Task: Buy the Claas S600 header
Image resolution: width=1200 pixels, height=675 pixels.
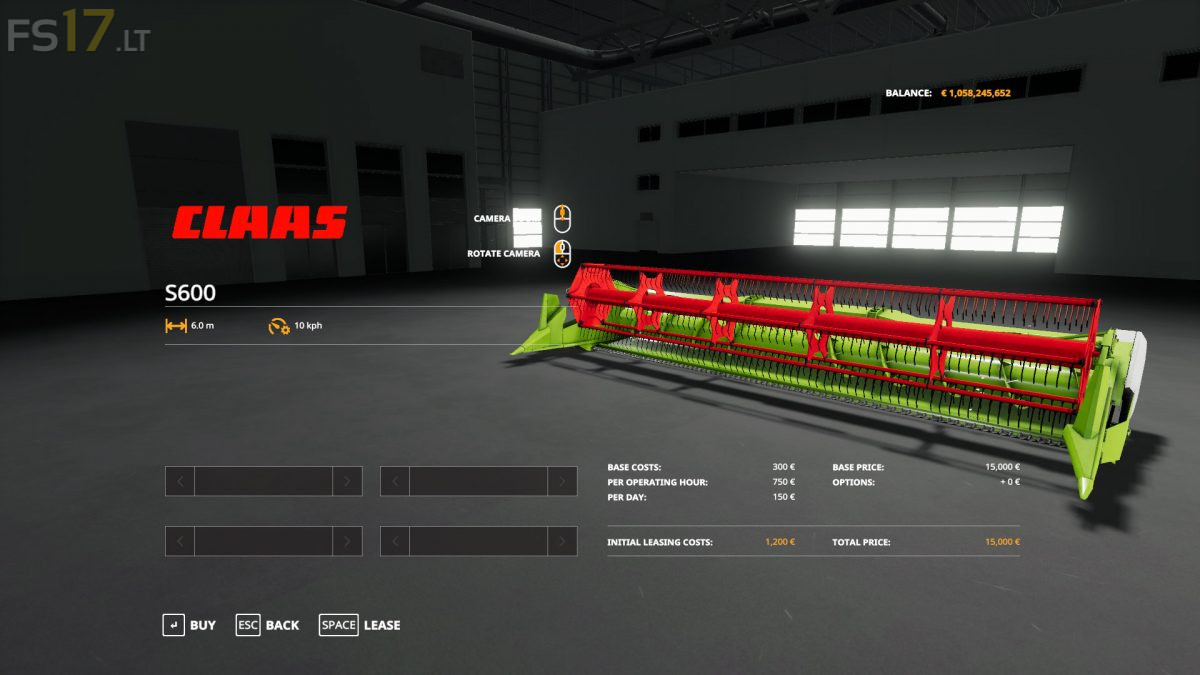Action: pyautogui.click(x=190, y=625)
